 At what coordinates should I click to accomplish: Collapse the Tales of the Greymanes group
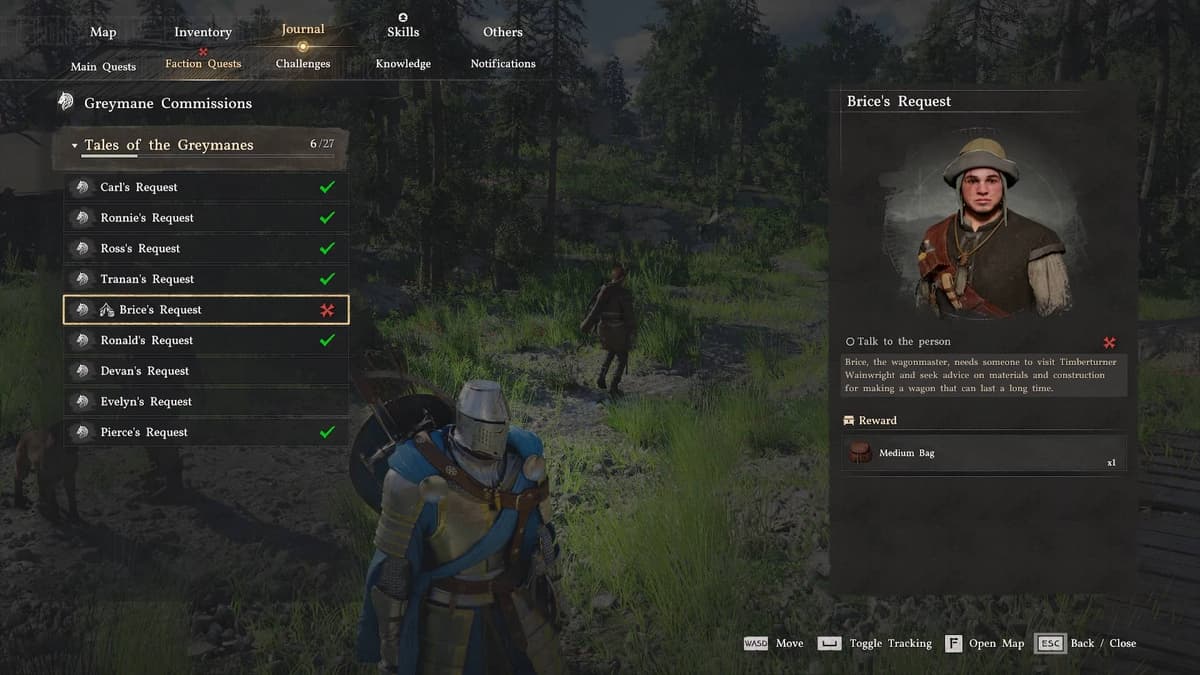(74, 146)
